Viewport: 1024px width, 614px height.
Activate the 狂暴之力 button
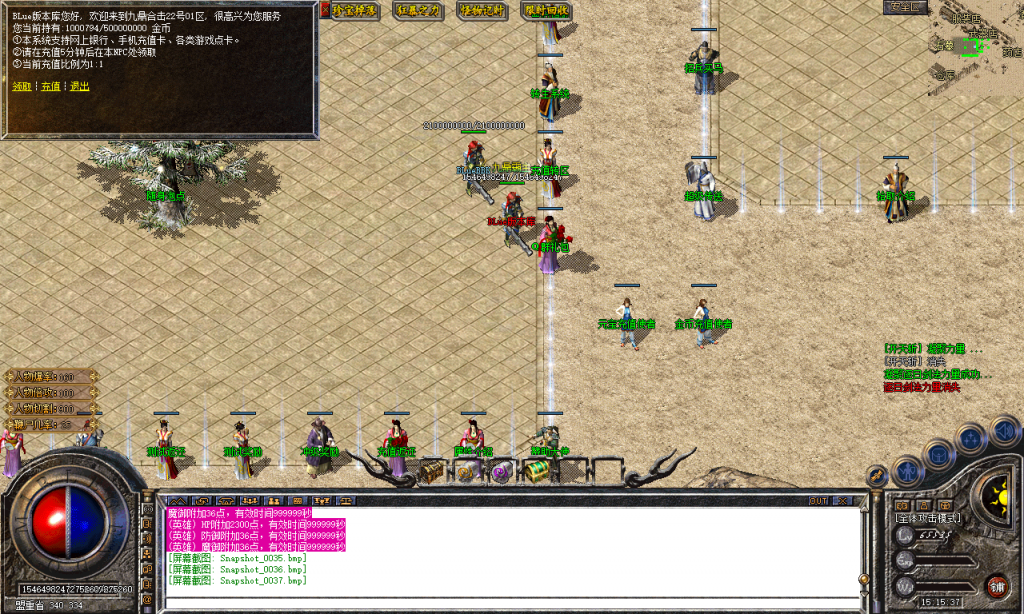point(418,10)
